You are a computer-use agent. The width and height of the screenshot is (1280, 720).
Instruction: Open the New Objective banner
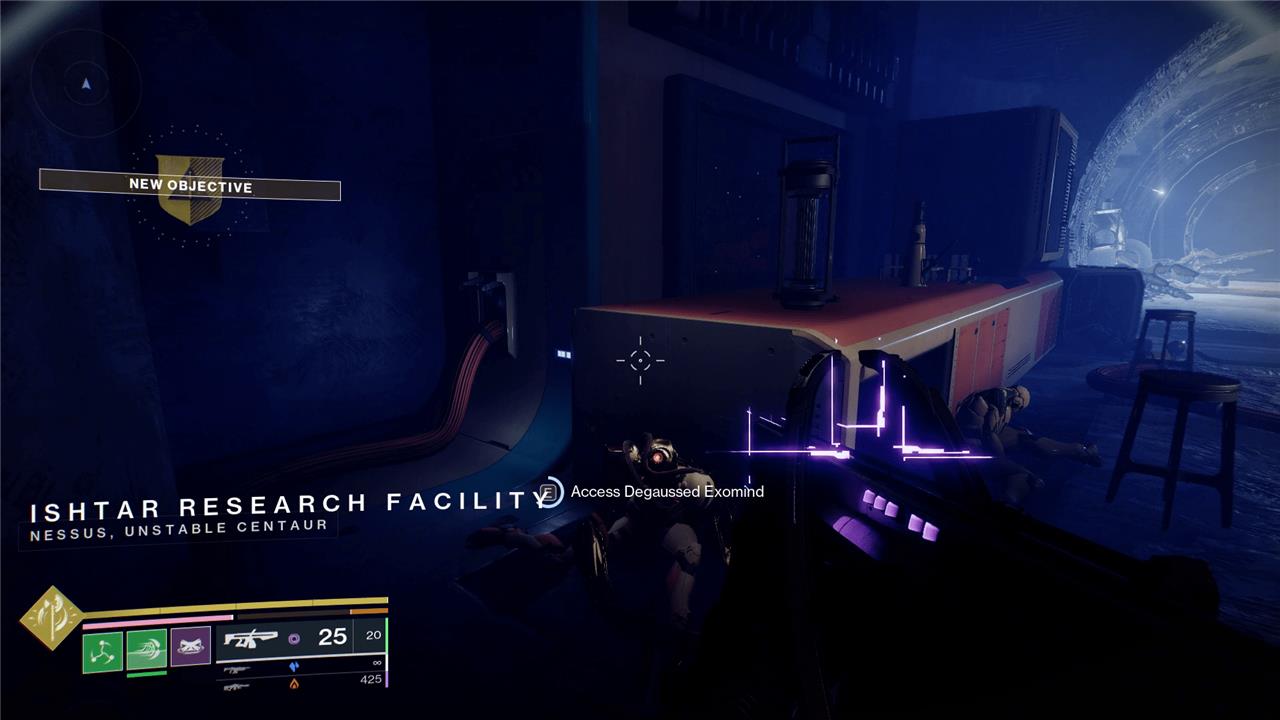tap(190, 186)
